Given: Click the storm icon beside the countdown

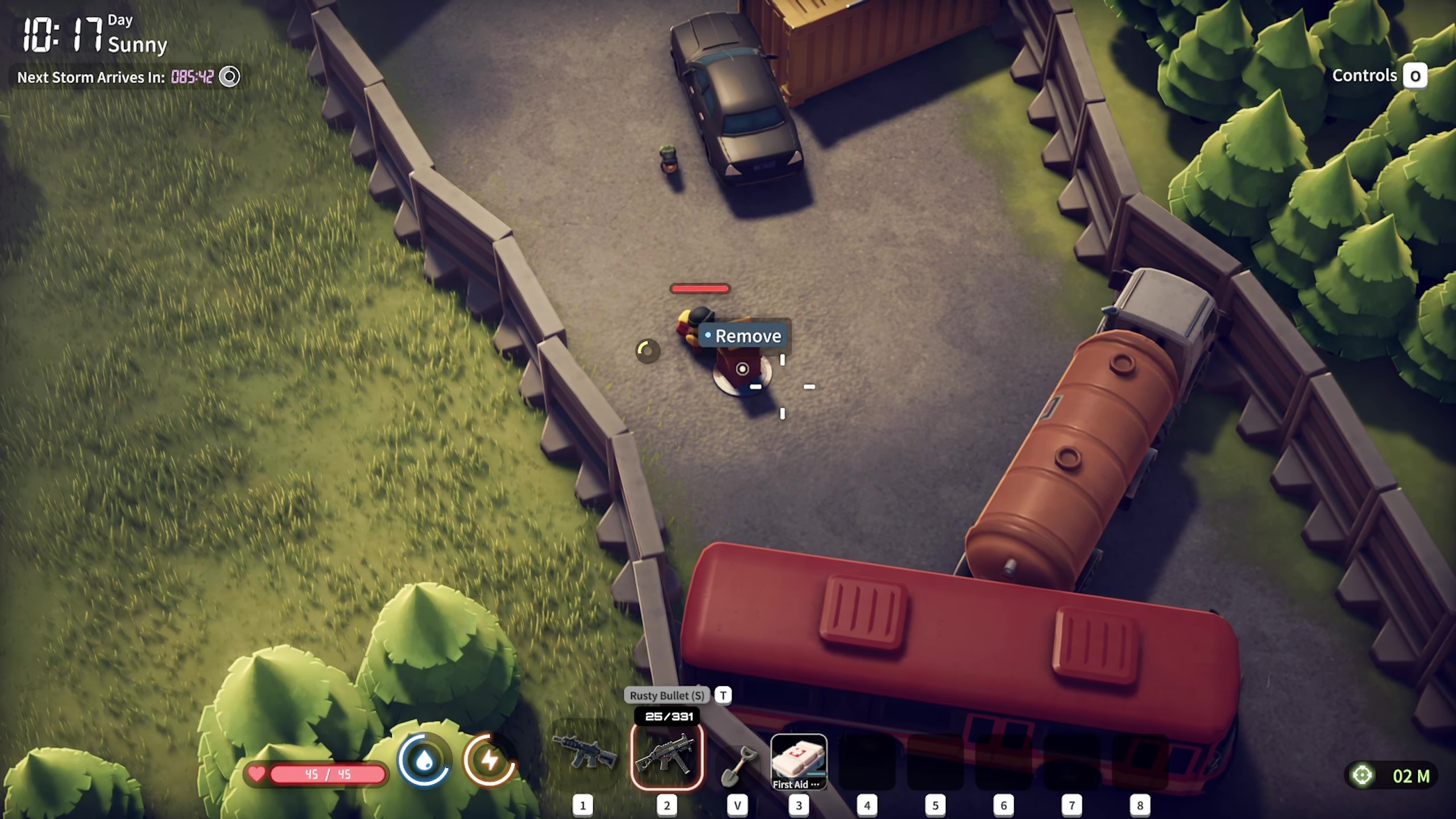Looking at the screenshot, I should (x=230, y=77).
